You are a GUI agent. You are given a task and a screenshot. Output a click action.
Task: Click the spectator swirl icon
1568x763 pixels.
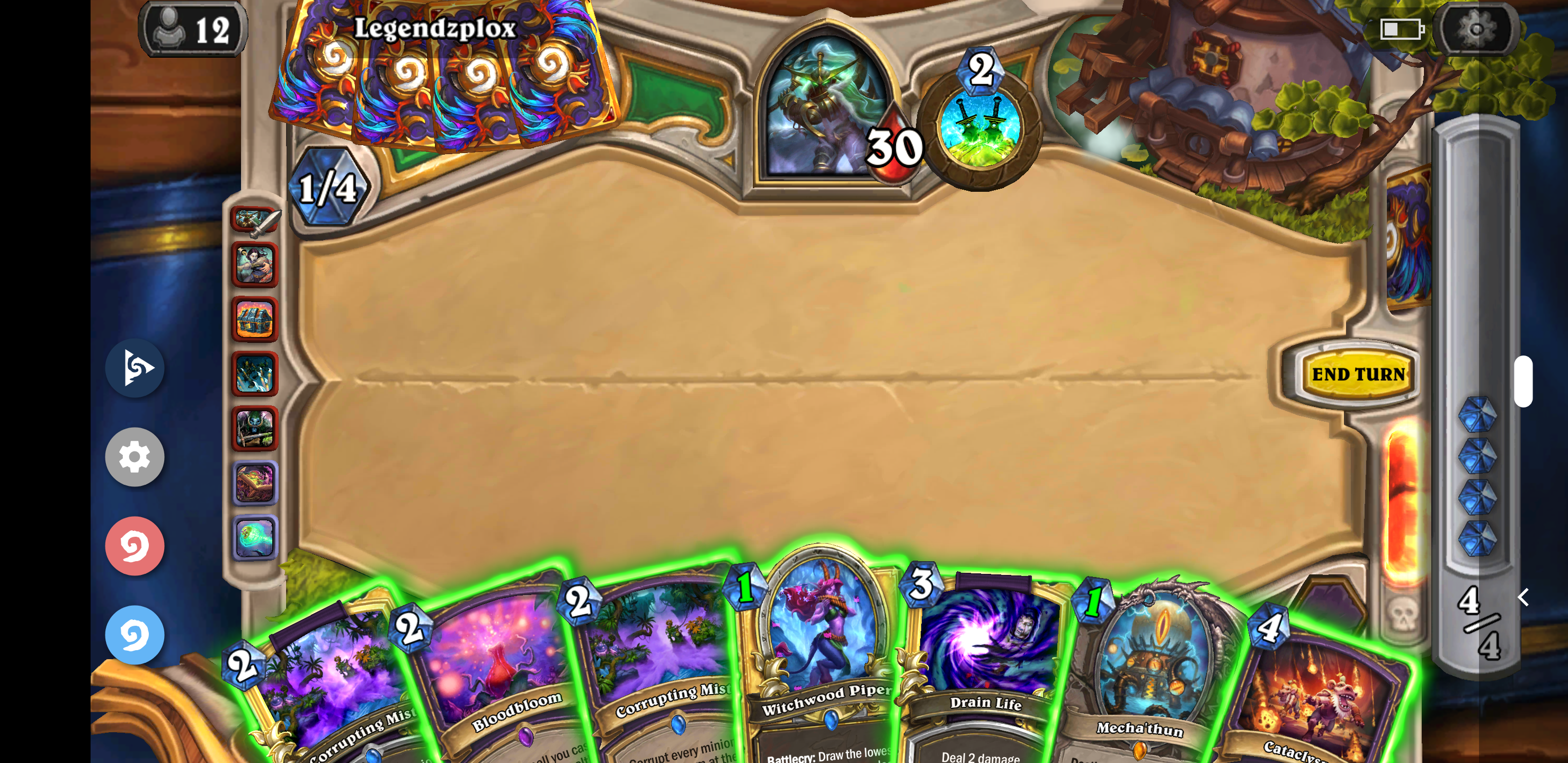(134, 368)
